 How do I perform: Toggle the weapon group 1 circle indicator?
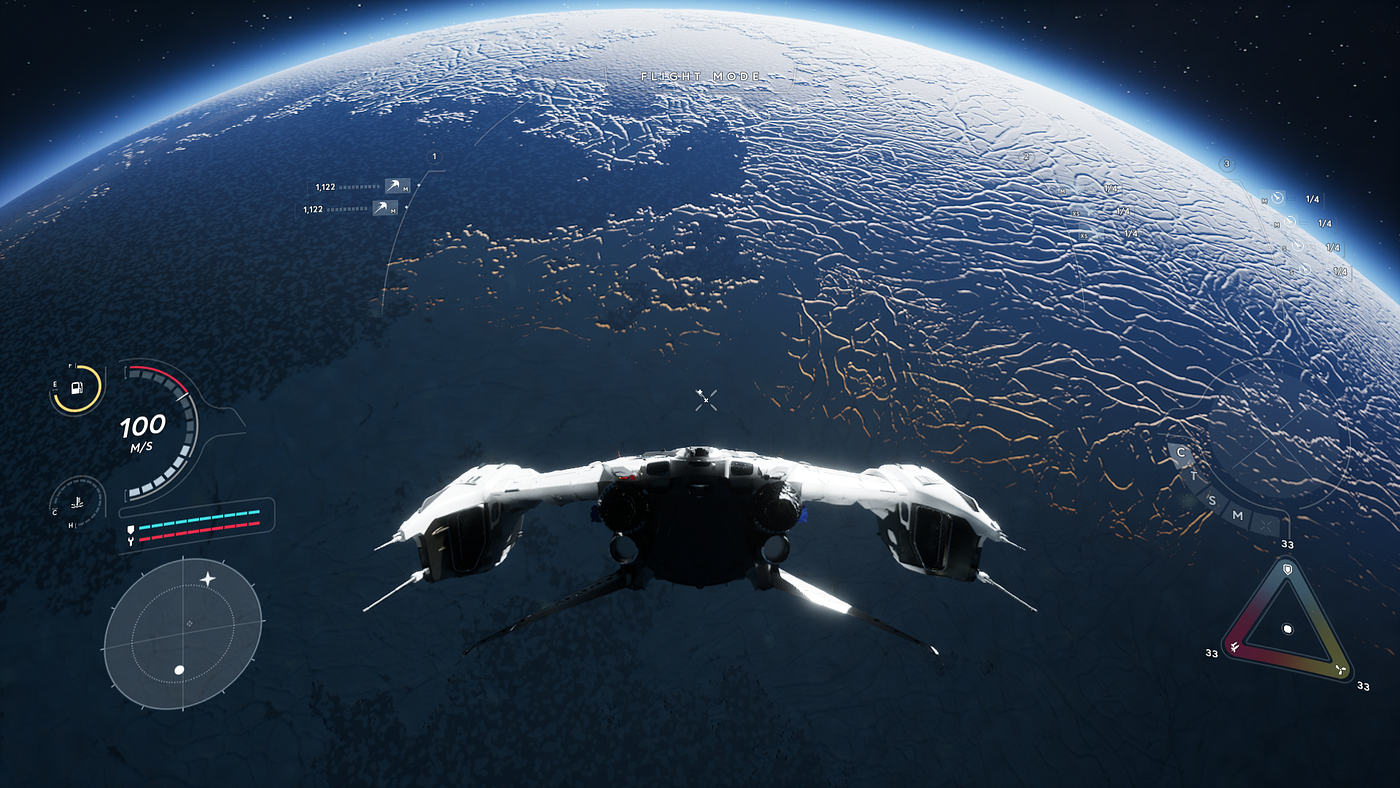434,157
